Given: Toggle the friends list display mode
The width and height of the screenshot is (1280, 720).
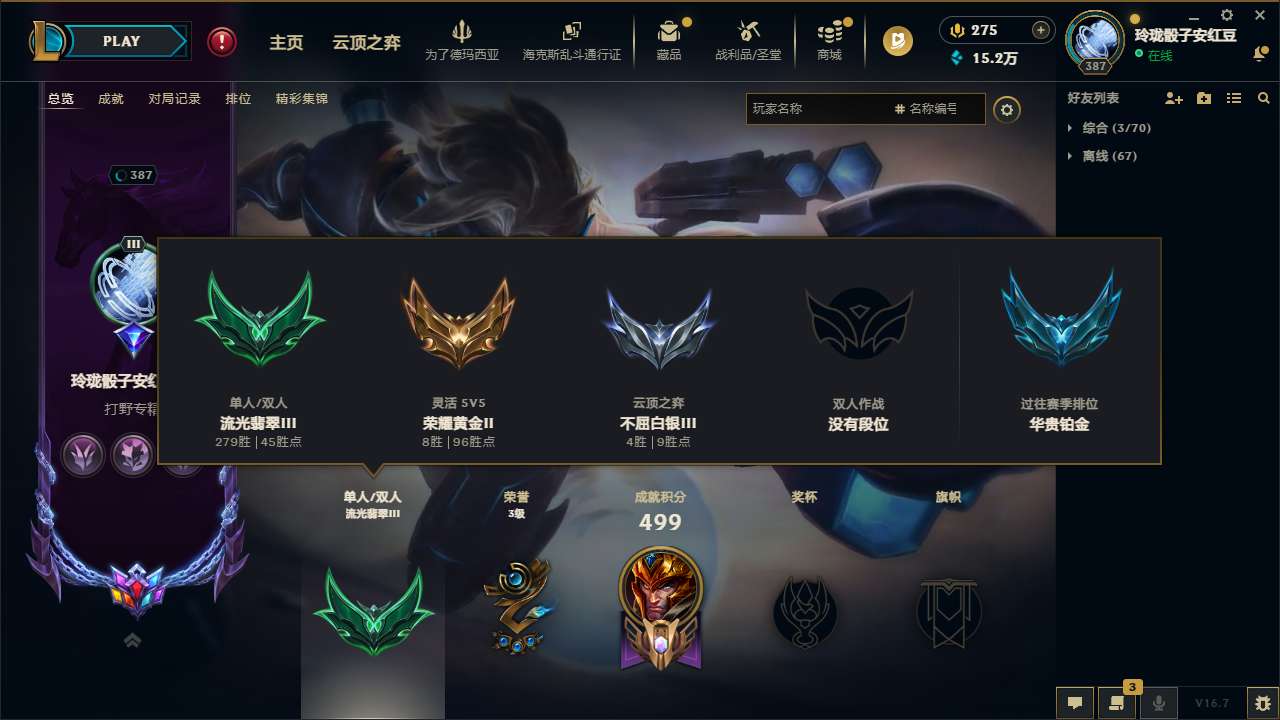Looking at the screenshot, I should click(x=1234, y=98).
